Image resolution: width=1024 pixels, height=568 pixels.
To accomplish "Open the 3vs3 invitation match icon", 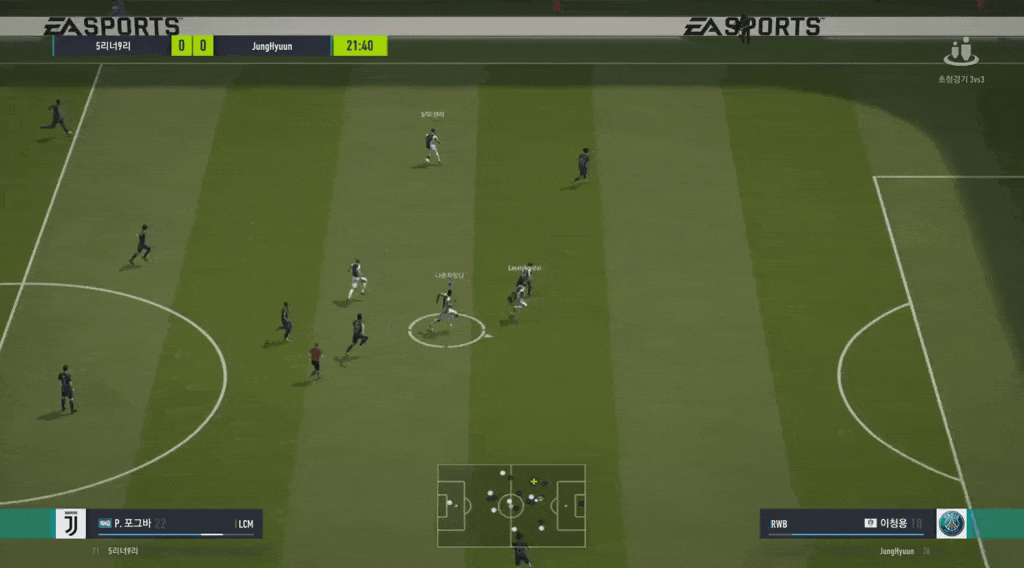I will [x=961, y=51].
